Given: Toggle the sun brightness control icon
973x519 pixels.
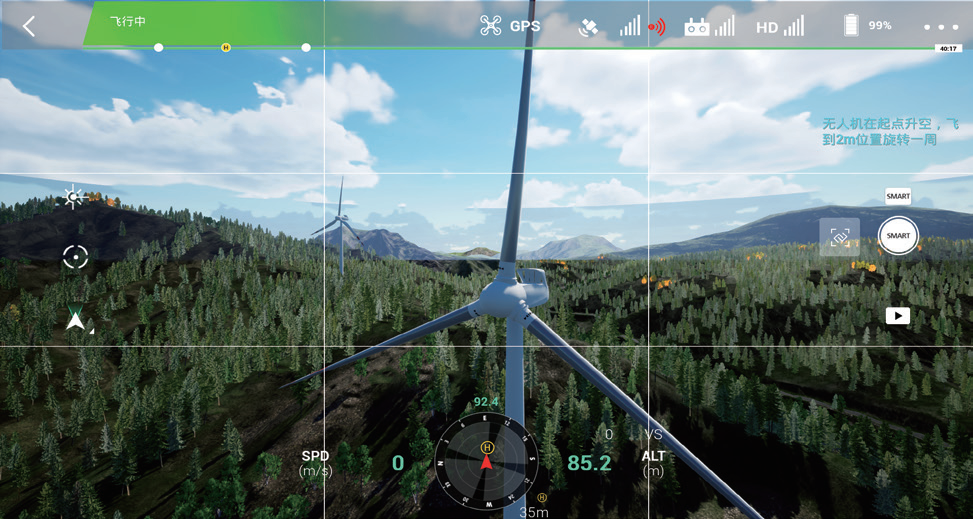Looking at the screenshot, I should click(73, 198).
